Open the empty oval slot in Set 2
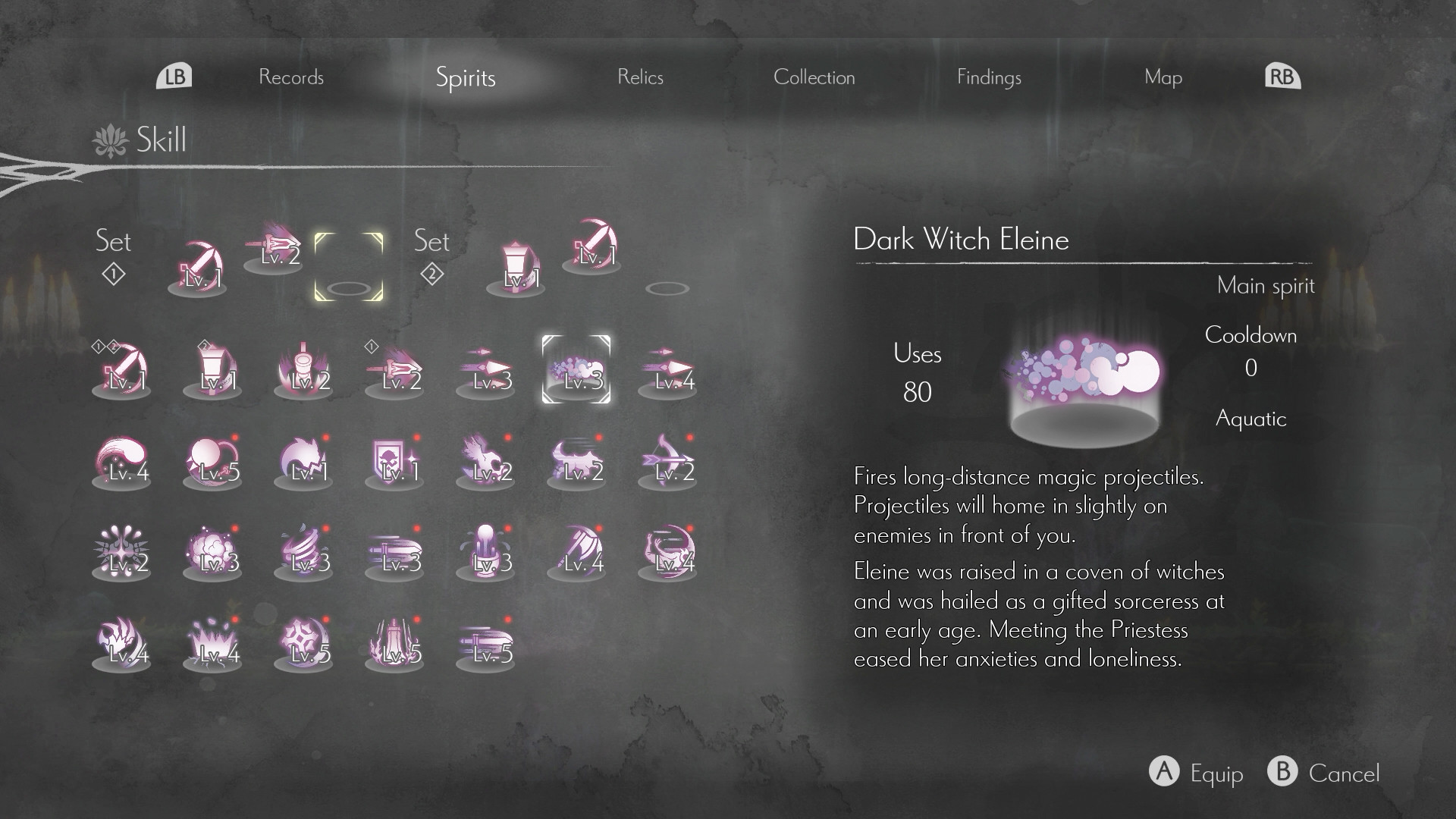 pyautogui.click(x=668, y=287)
